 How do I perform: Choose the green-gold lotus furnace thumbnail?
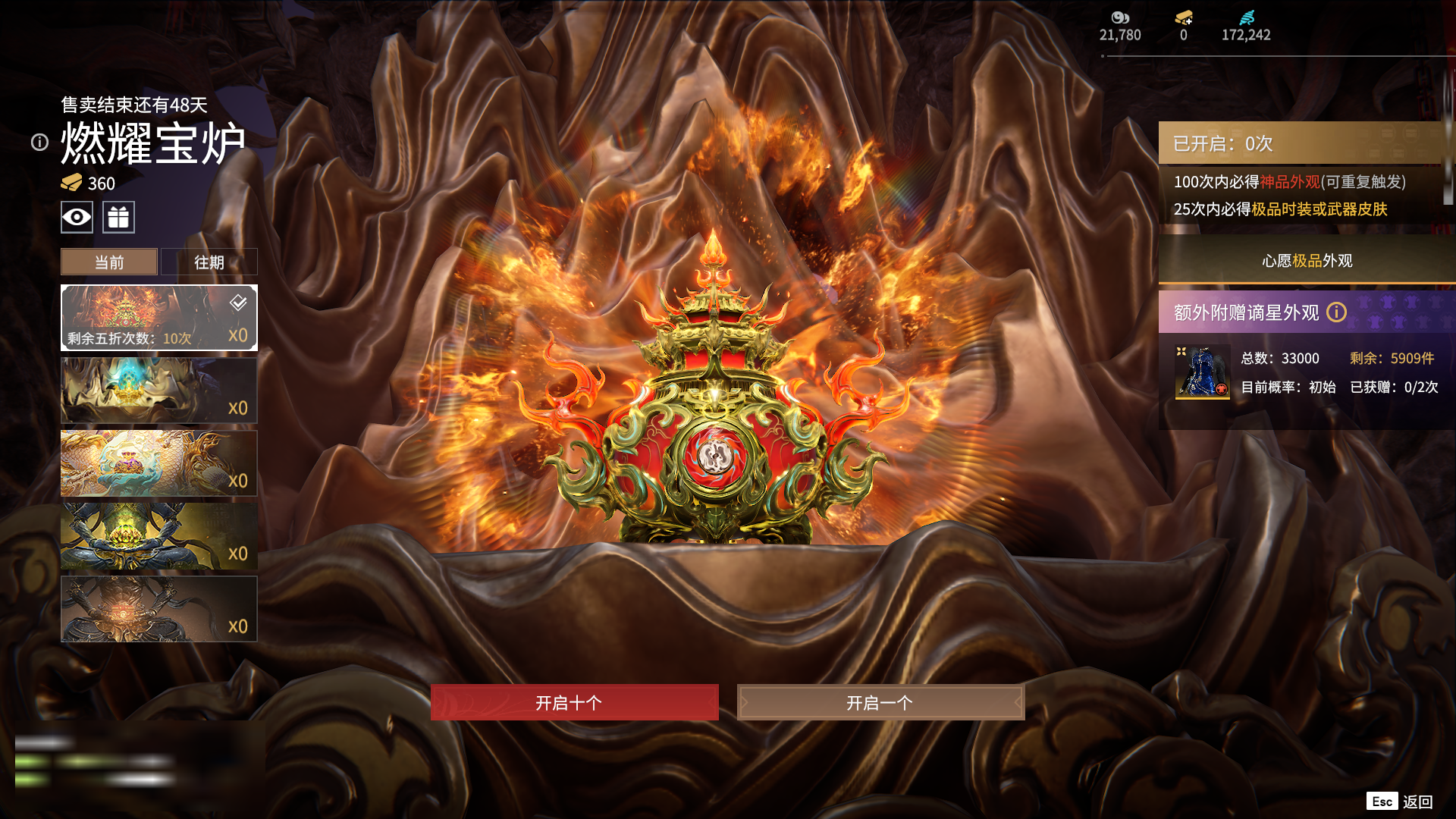[158, 535]
